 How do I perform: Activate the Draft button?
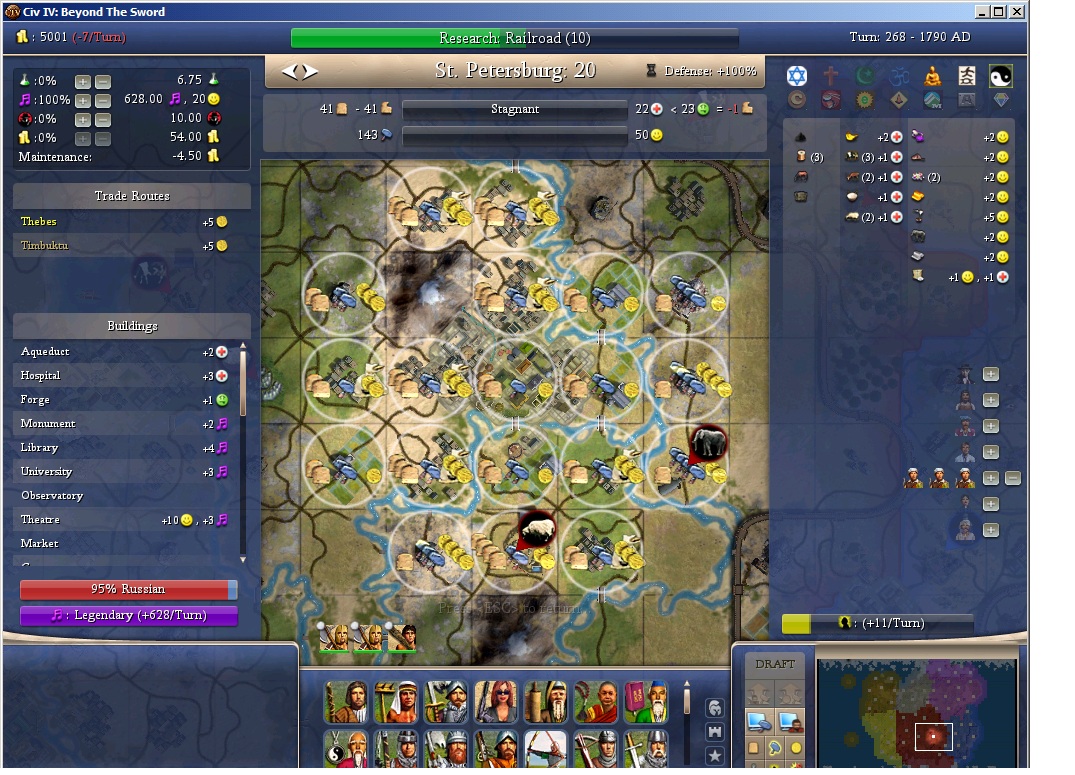click(774, 664)
